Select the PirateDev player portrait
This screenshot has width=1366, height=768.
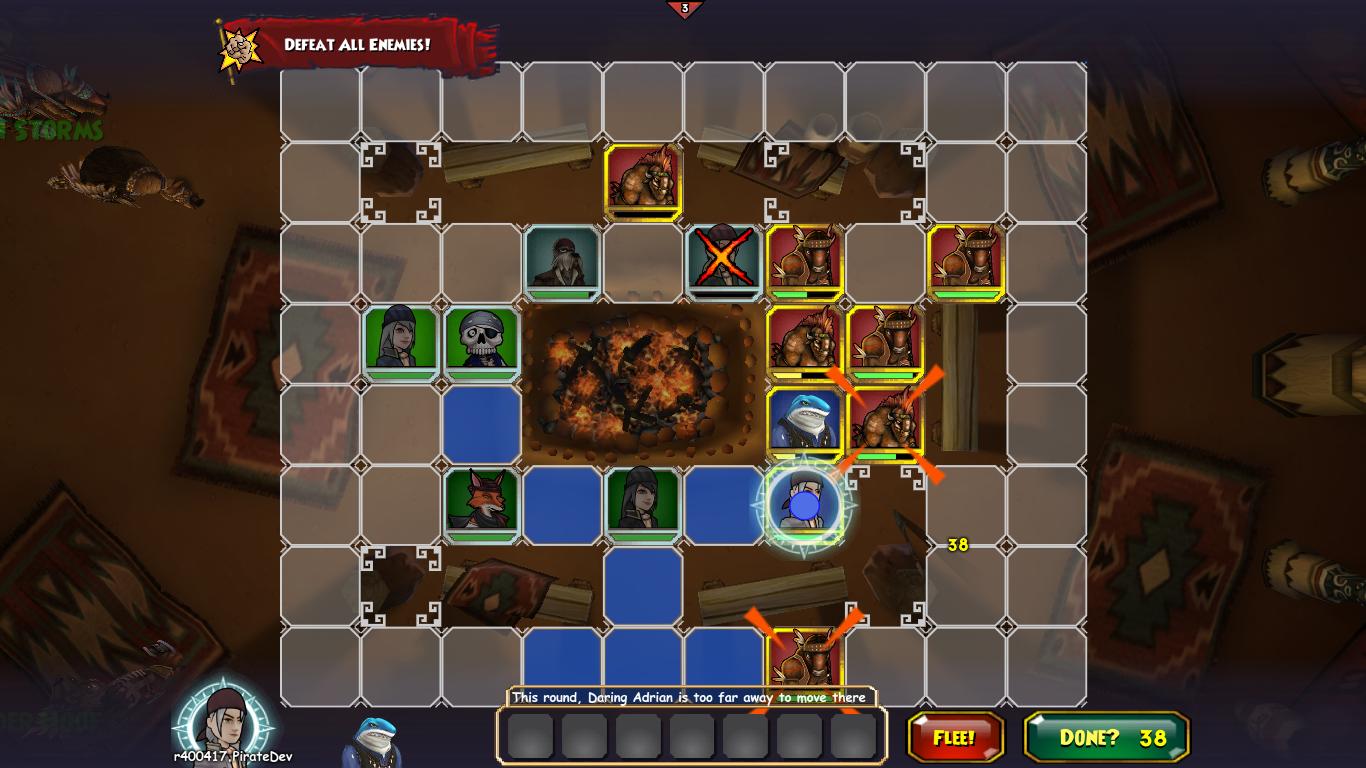pos(224,719)
